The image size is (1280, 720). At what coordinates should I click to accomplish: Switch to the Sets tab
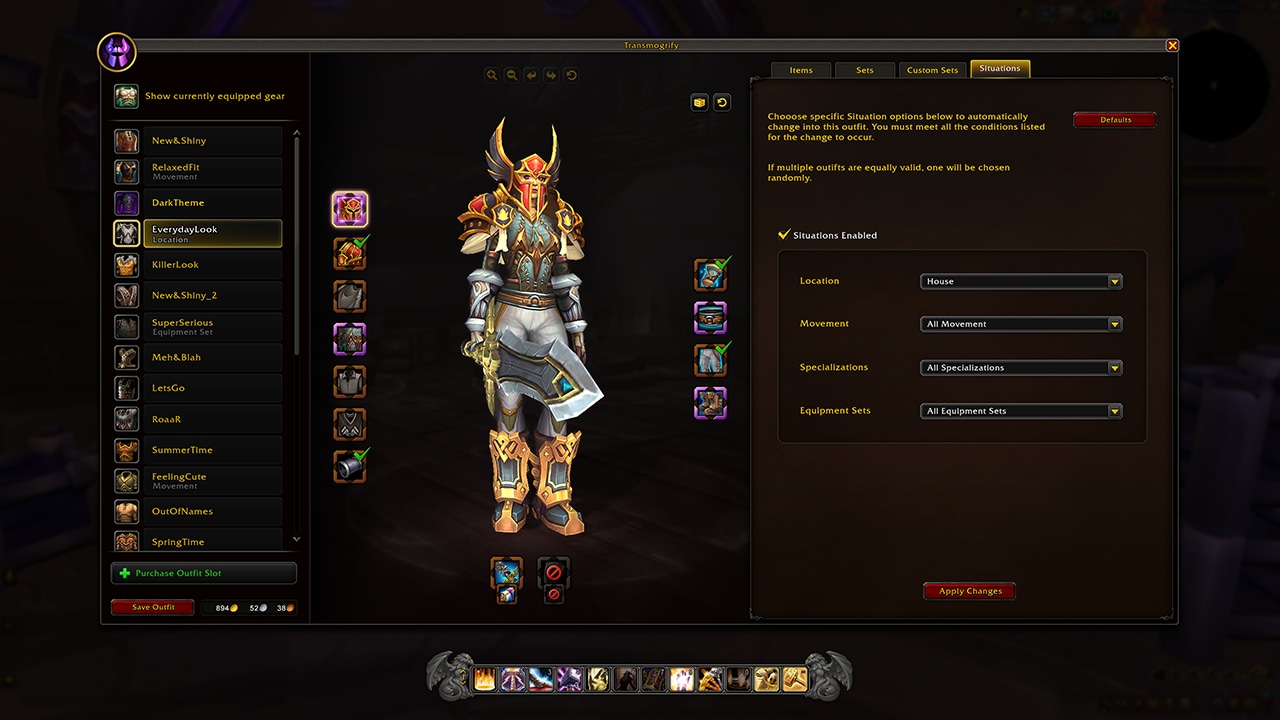point(864,69)
